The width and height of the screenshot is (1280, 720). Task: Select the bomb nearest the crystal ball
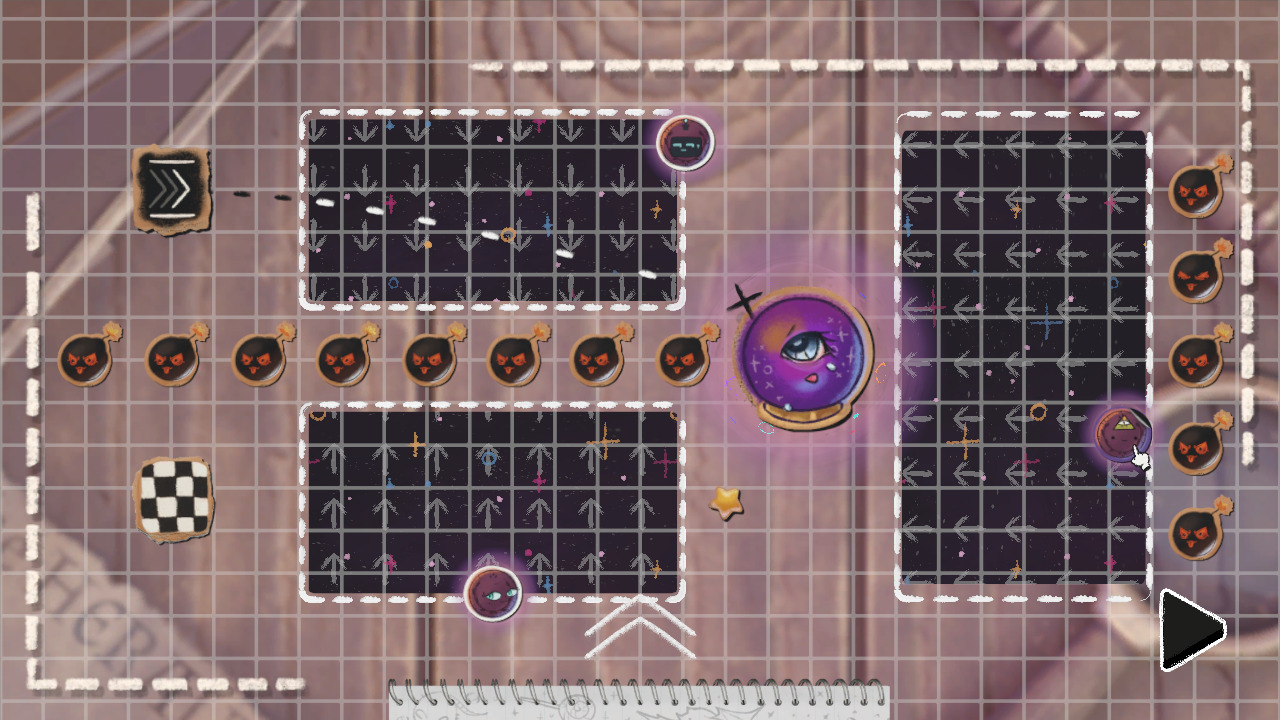point(685,360)
